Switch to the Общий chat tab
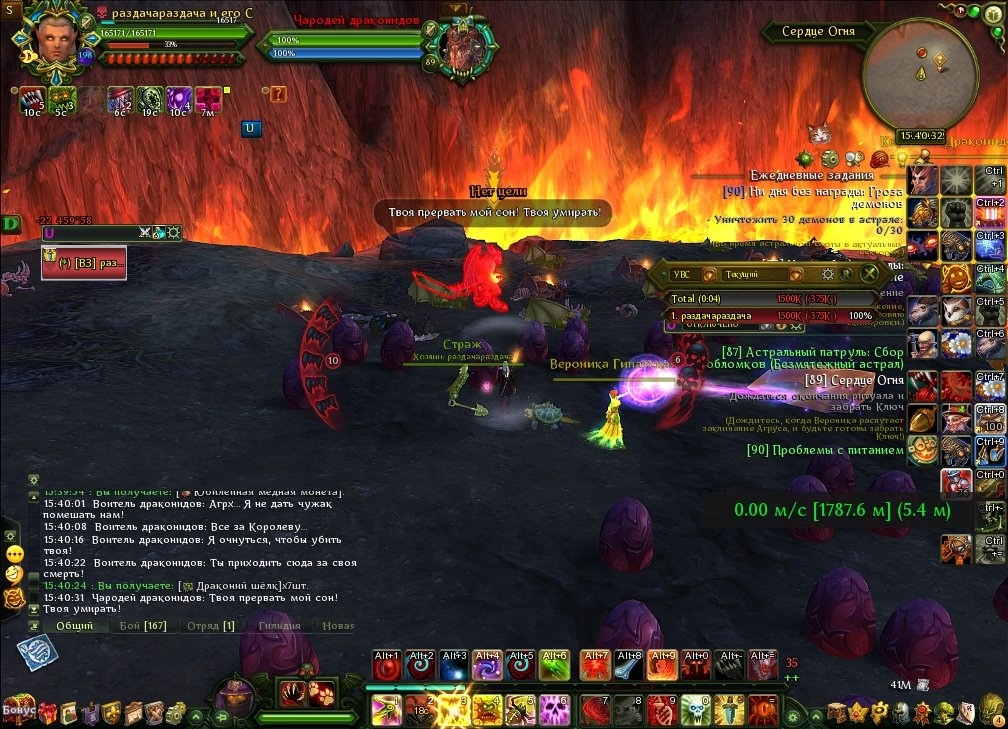 (75, 625)
